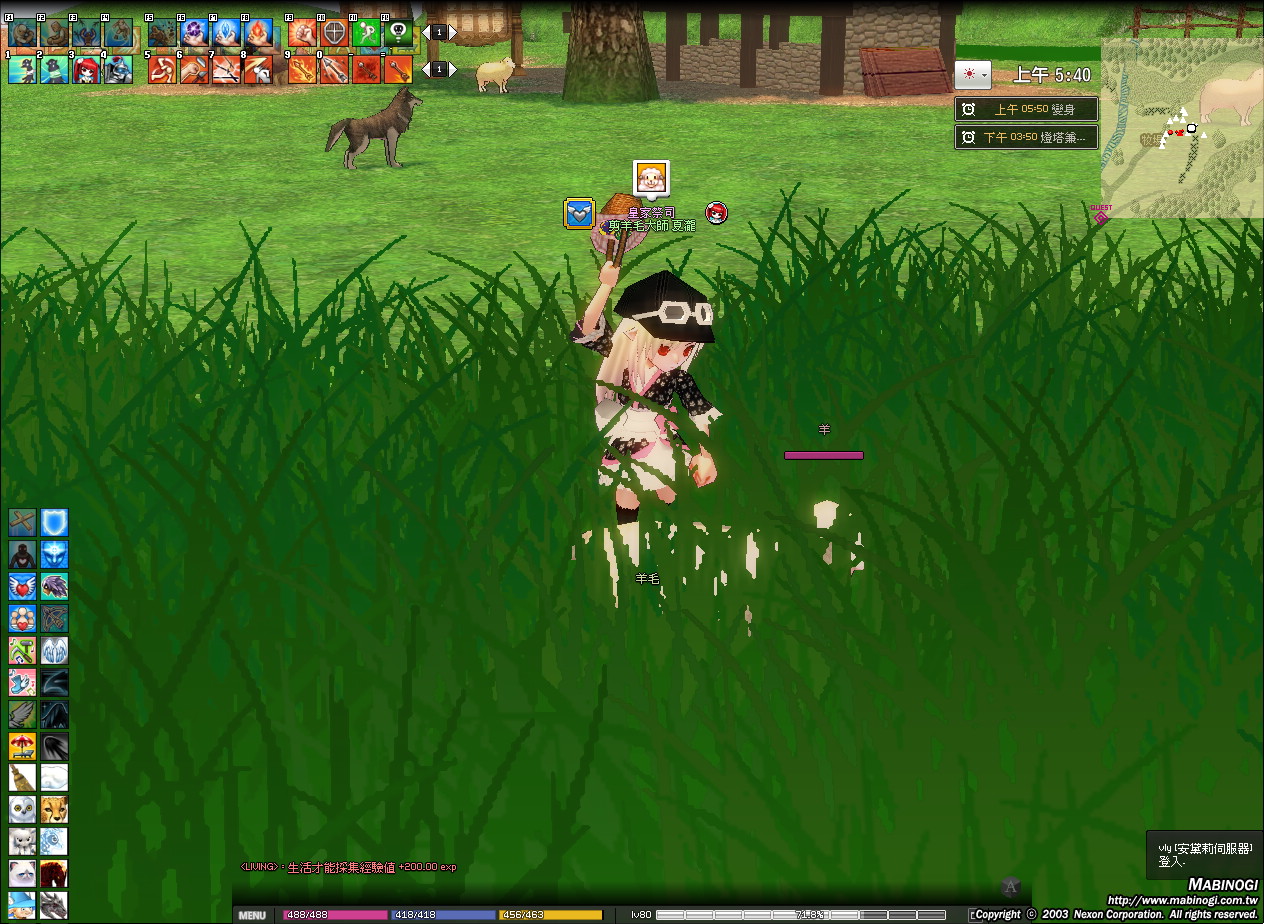Activate the green running figure skill
1264x924 pixels.
366,33
